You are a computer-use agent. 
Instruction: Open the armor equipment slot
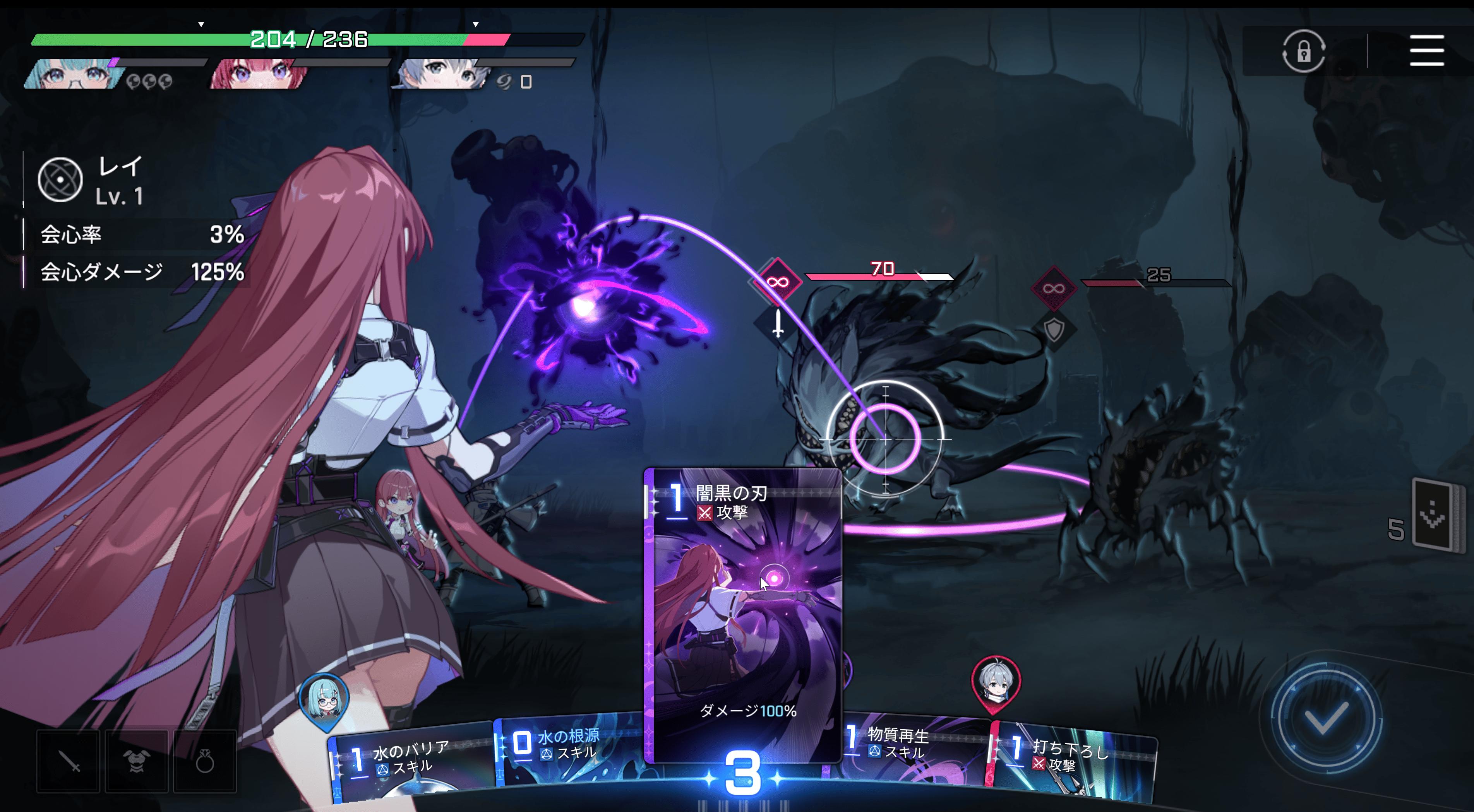click(136, 761)
